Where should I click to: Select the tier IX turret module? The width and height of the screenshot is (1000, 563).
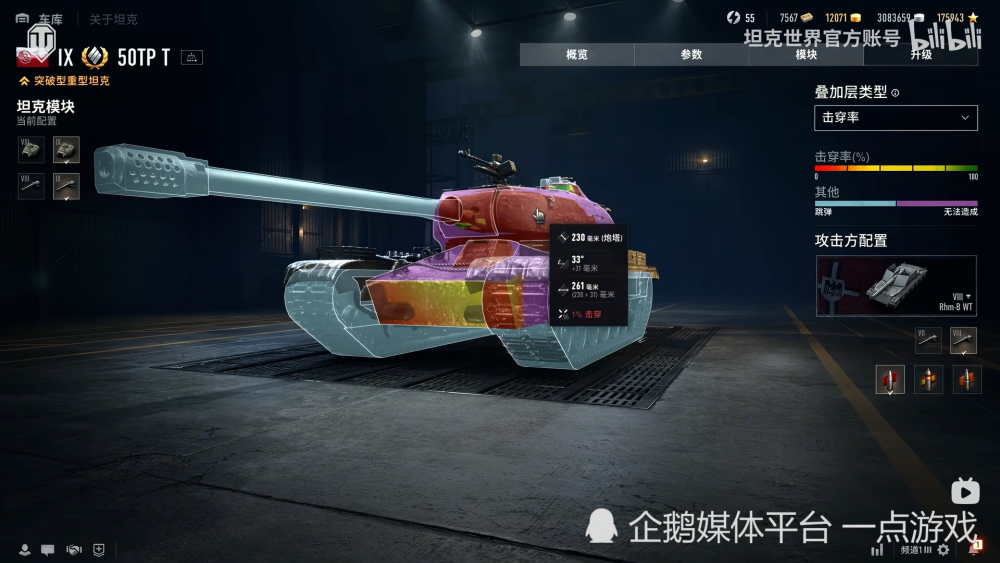pos(66,150)
